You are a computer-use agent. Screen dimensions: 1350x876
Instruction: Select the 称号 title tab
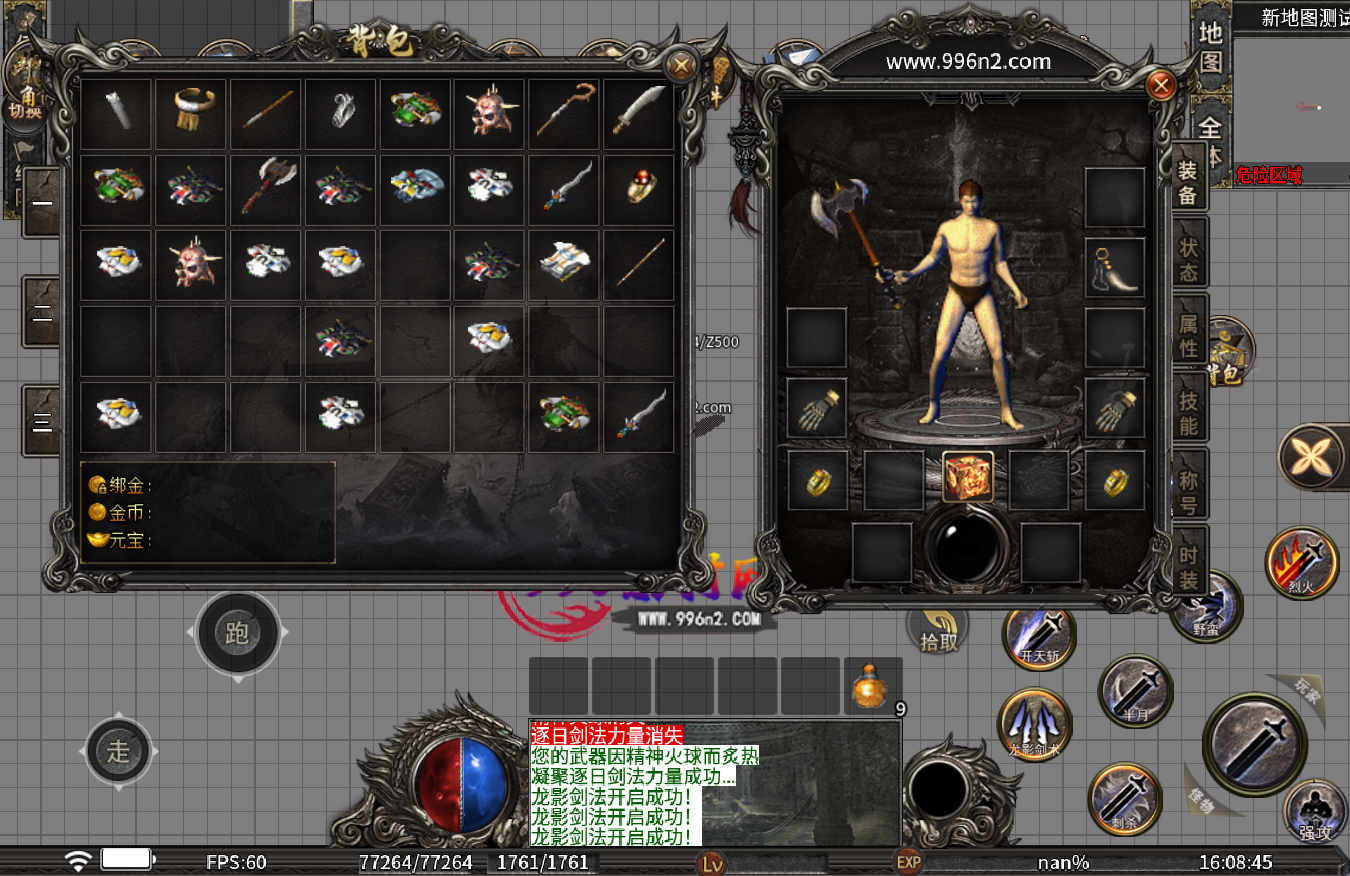pyautogui.click(x=1188, y=489)
